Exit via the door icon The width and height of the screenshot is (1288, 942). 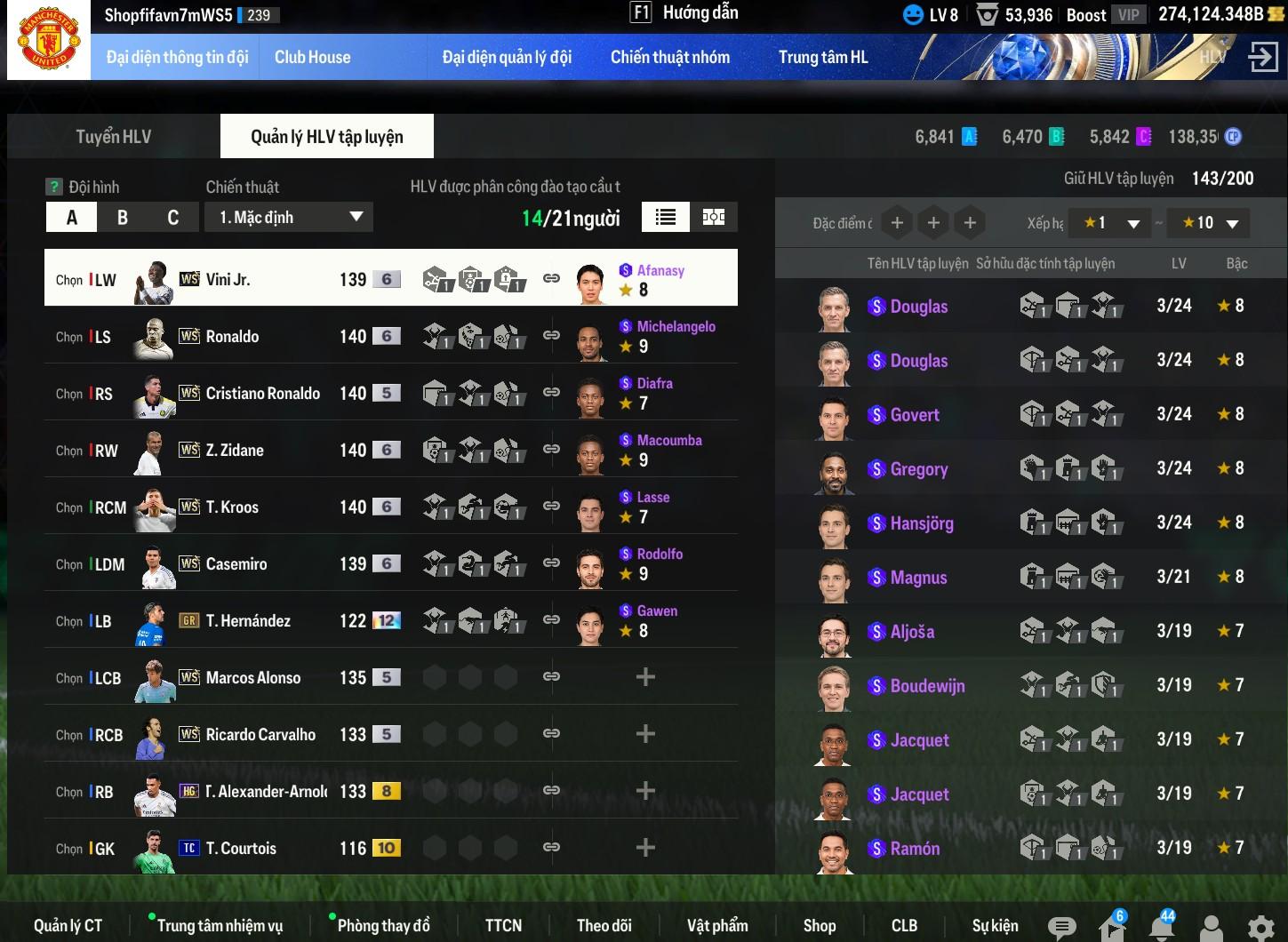point(1262,57)
